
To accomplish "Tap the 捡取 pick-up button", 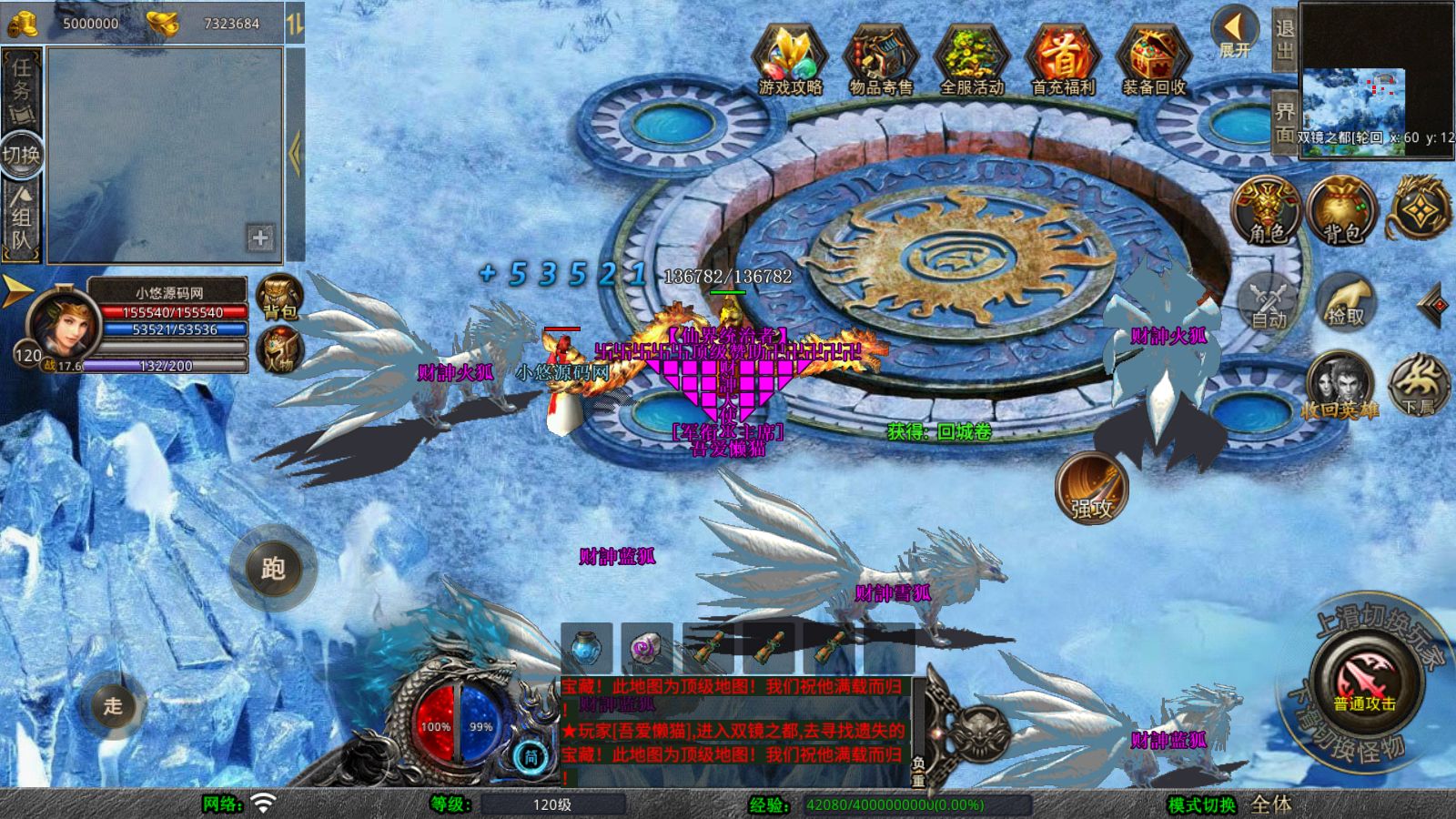I will [1345, 300].
